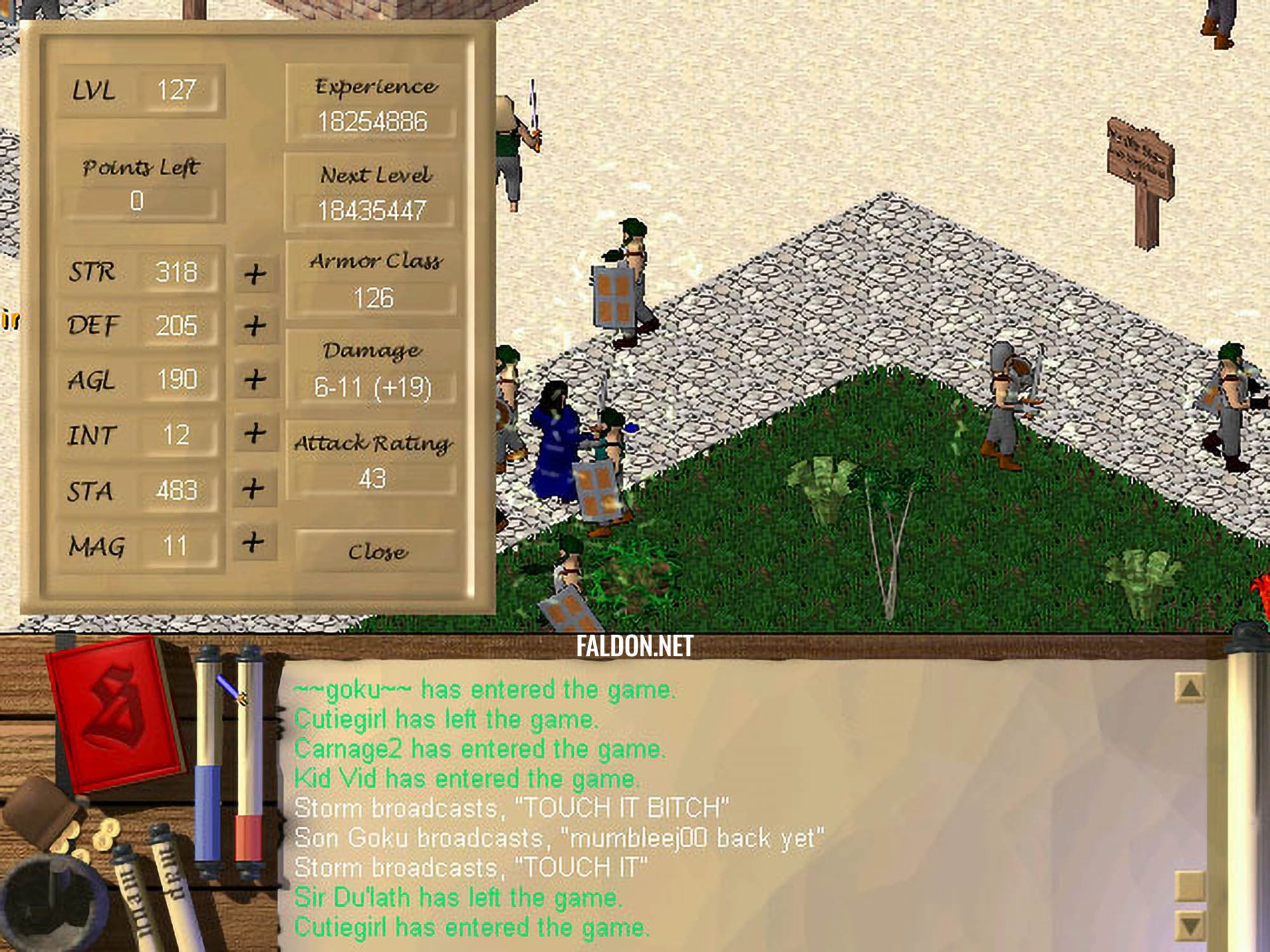
Task: Add a point to INT
Action: click(x=255, y=433)
